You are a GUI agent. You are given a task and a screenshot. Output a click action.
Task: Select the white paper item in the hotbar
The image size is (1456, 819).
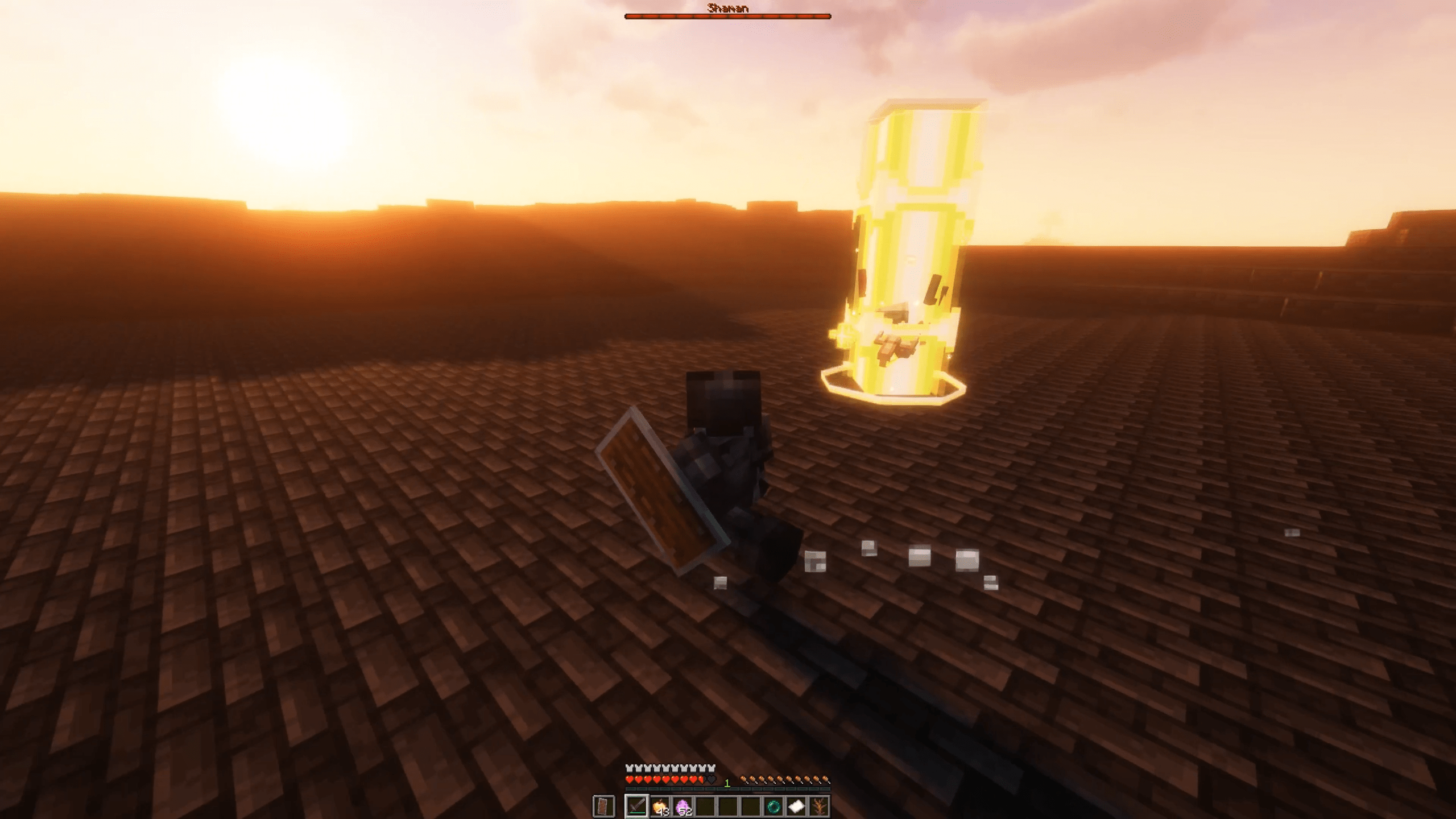pyautogui.click(x=795, y=808)
